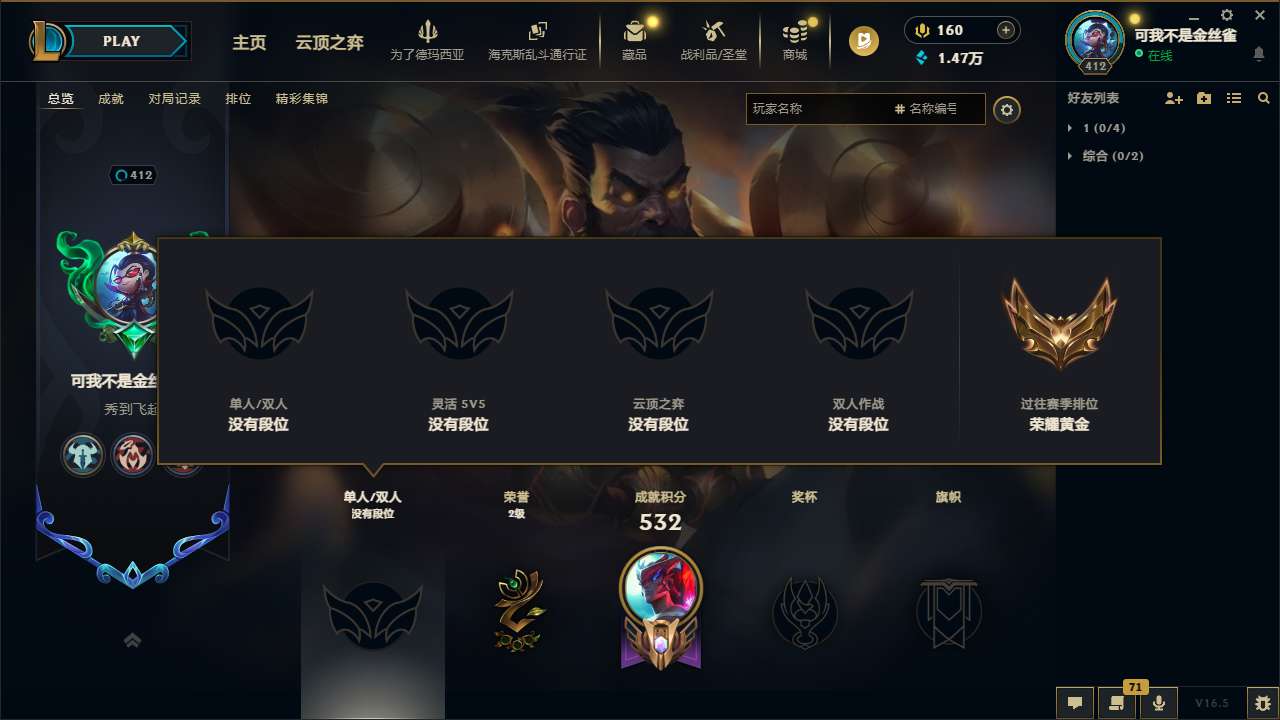Toggle the friends list search
1280x720 pixels.
(x=1263, y=98)
